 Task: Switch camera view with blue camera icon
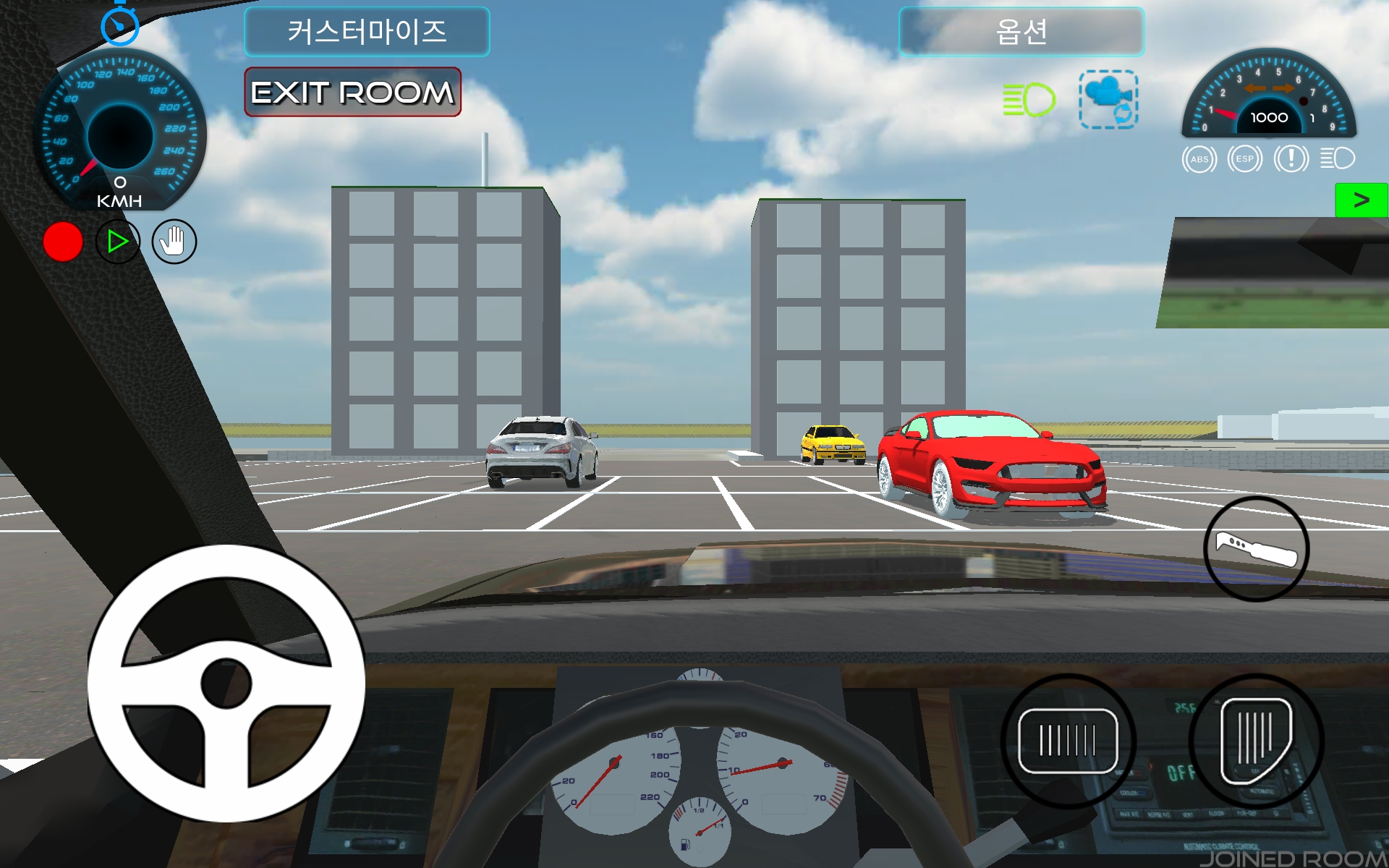tap(1108, 100)
